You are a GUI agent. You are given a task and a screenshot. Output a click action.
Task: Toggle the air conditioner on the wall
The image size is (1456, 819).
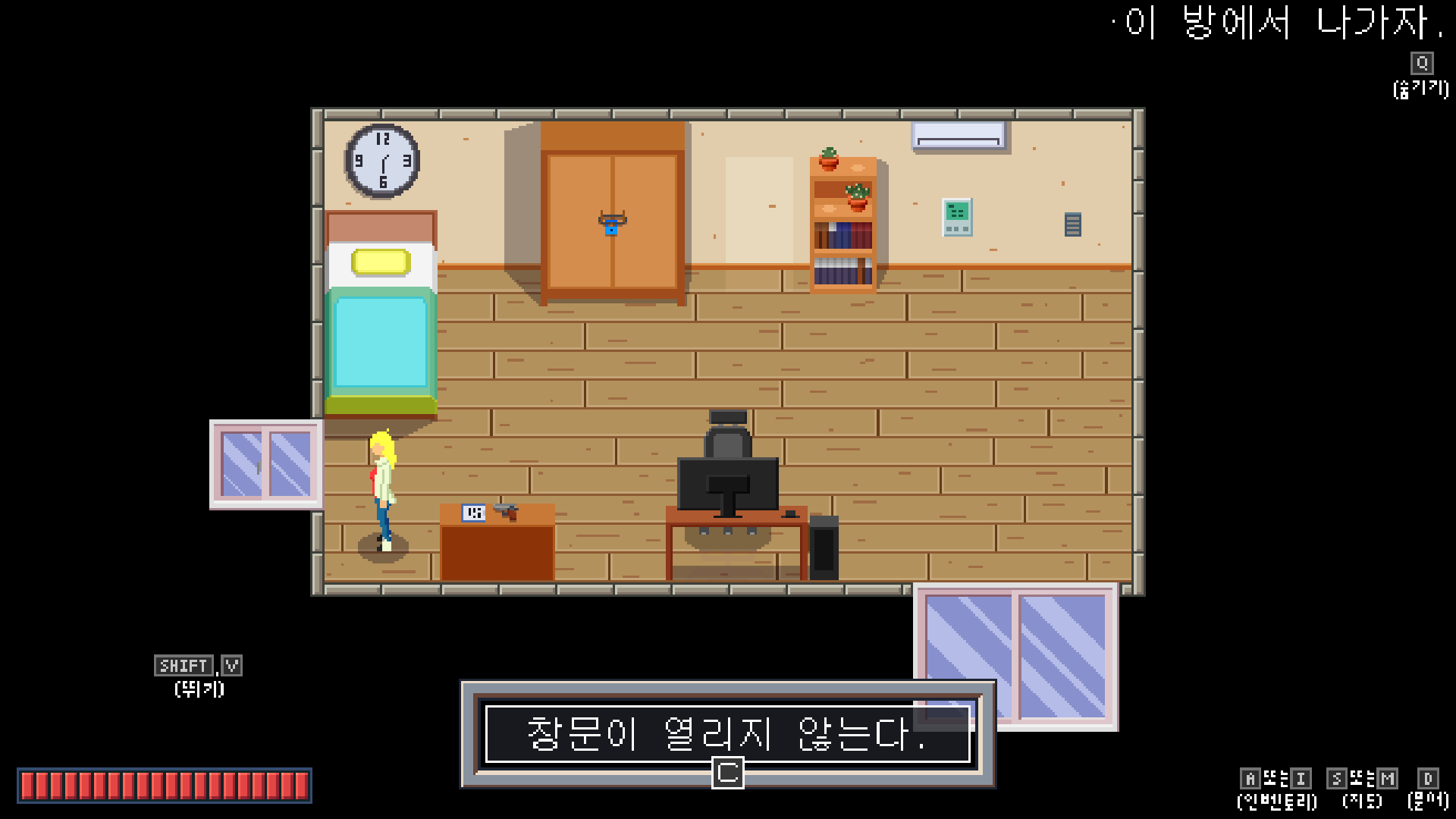click(958, 134)
